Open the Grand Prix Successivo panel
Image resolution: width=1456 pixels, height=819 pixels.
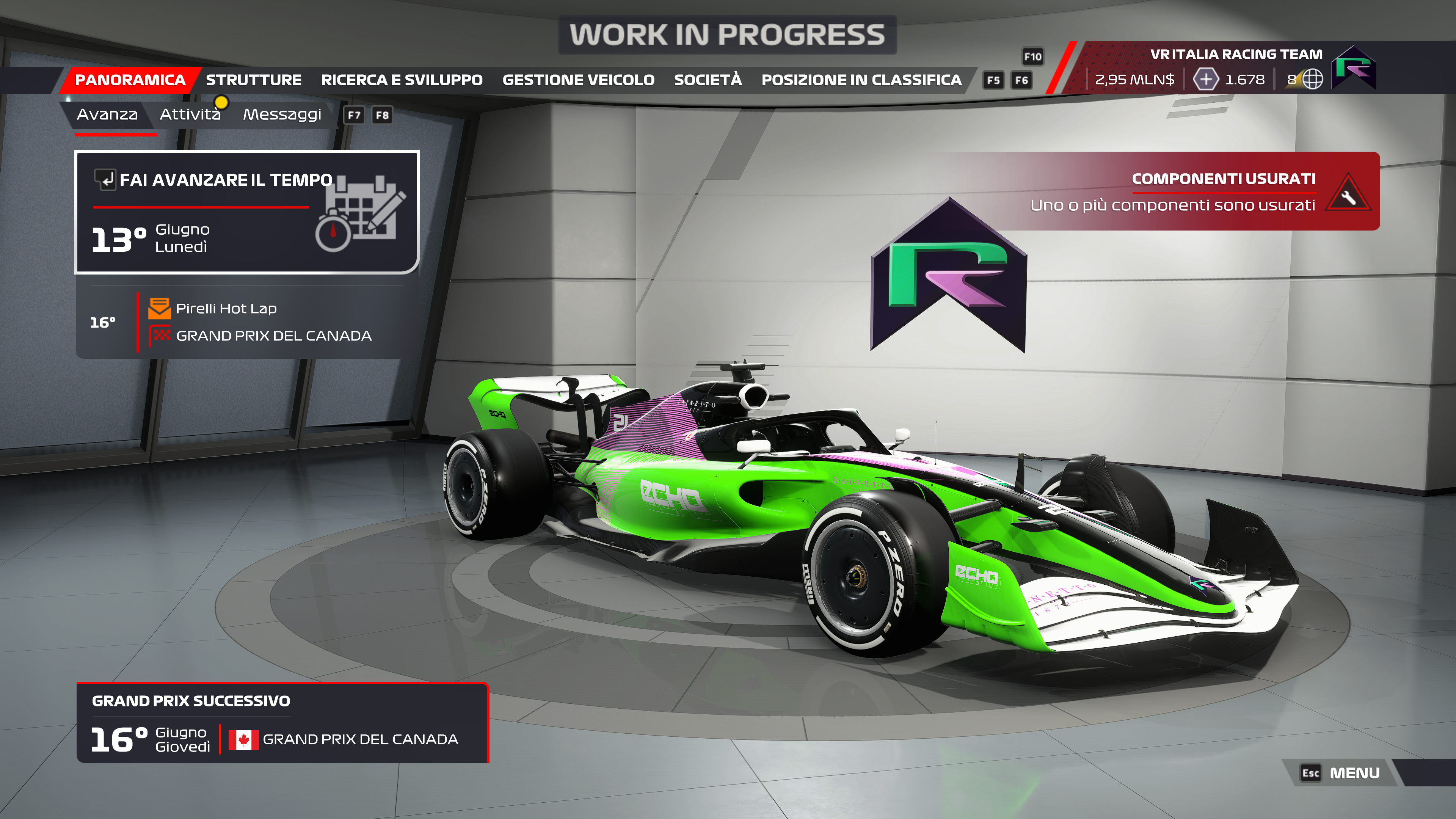click(x=282, y=723)
